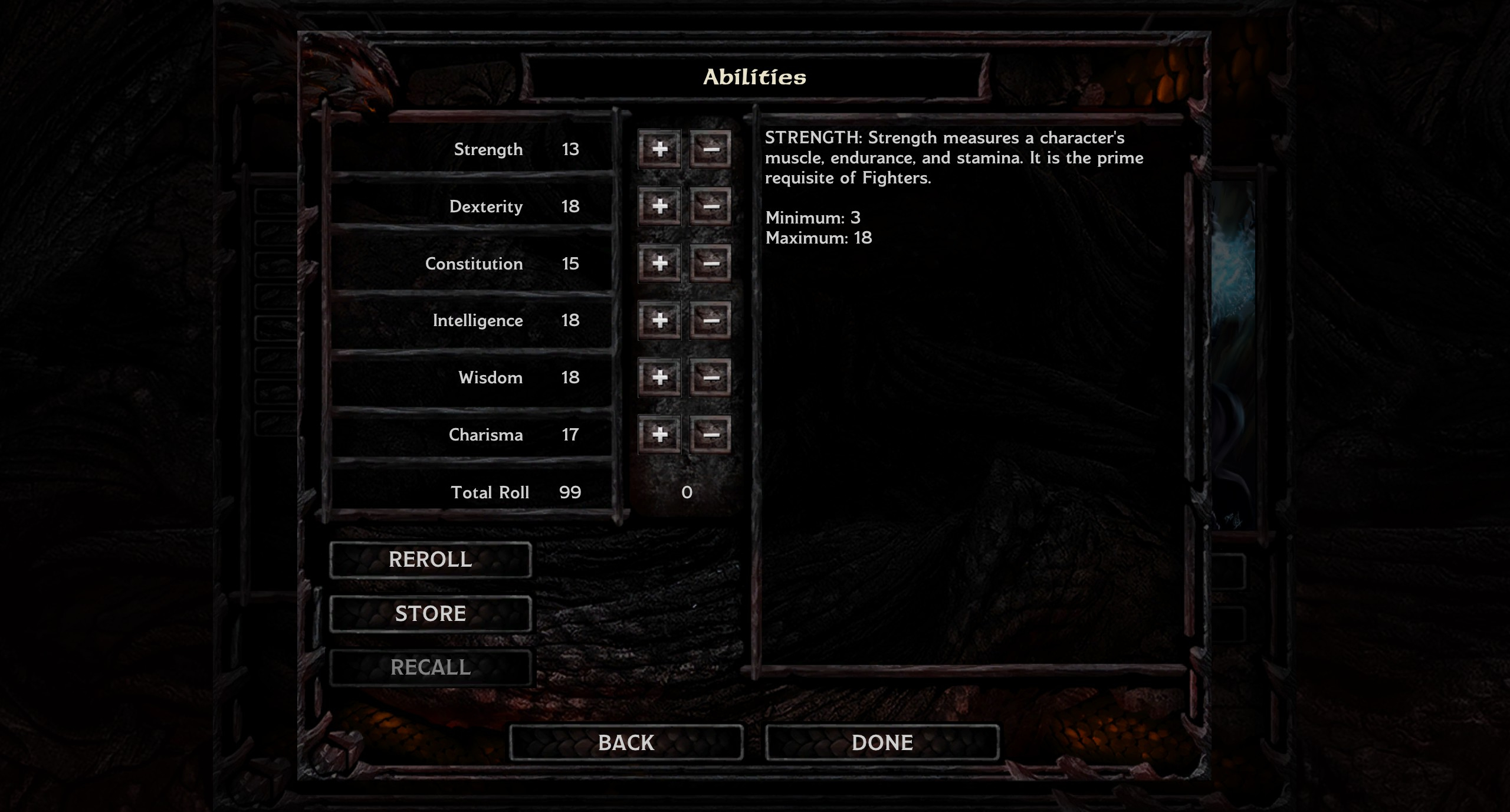
Task: Bump up Charisma with its plus button
Action: pos(659,435)
